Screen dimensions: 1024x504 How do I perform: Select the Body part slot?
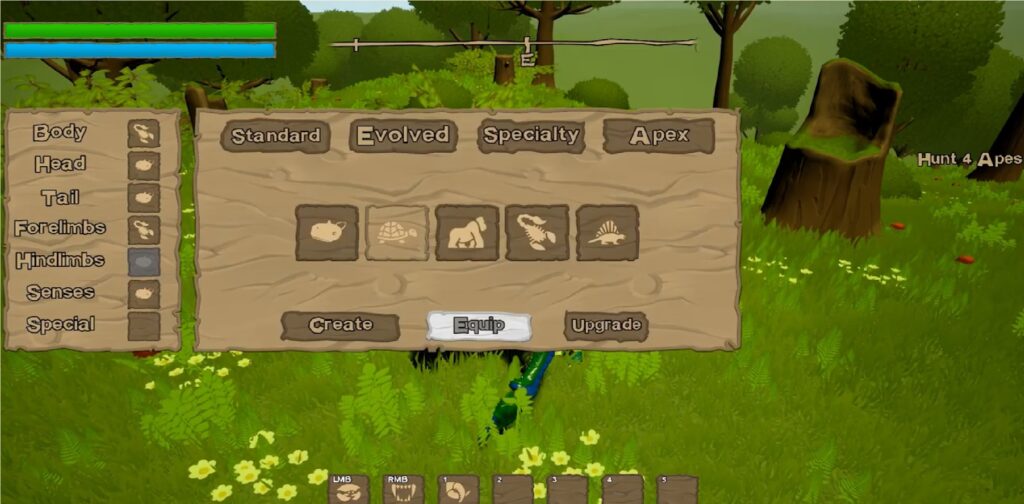point(144,133)
